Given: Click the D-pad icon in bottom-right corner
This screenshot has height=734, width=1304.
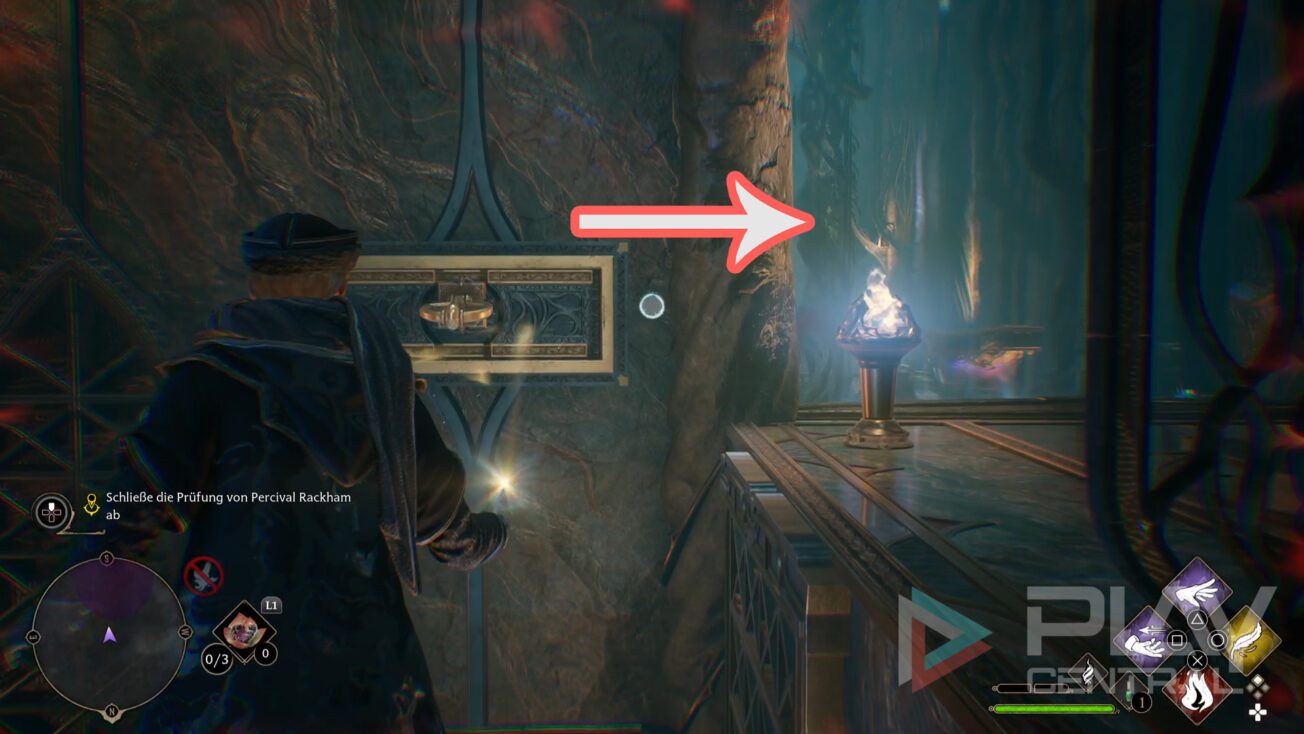Looking at the screenshot, I should 1258,710.
